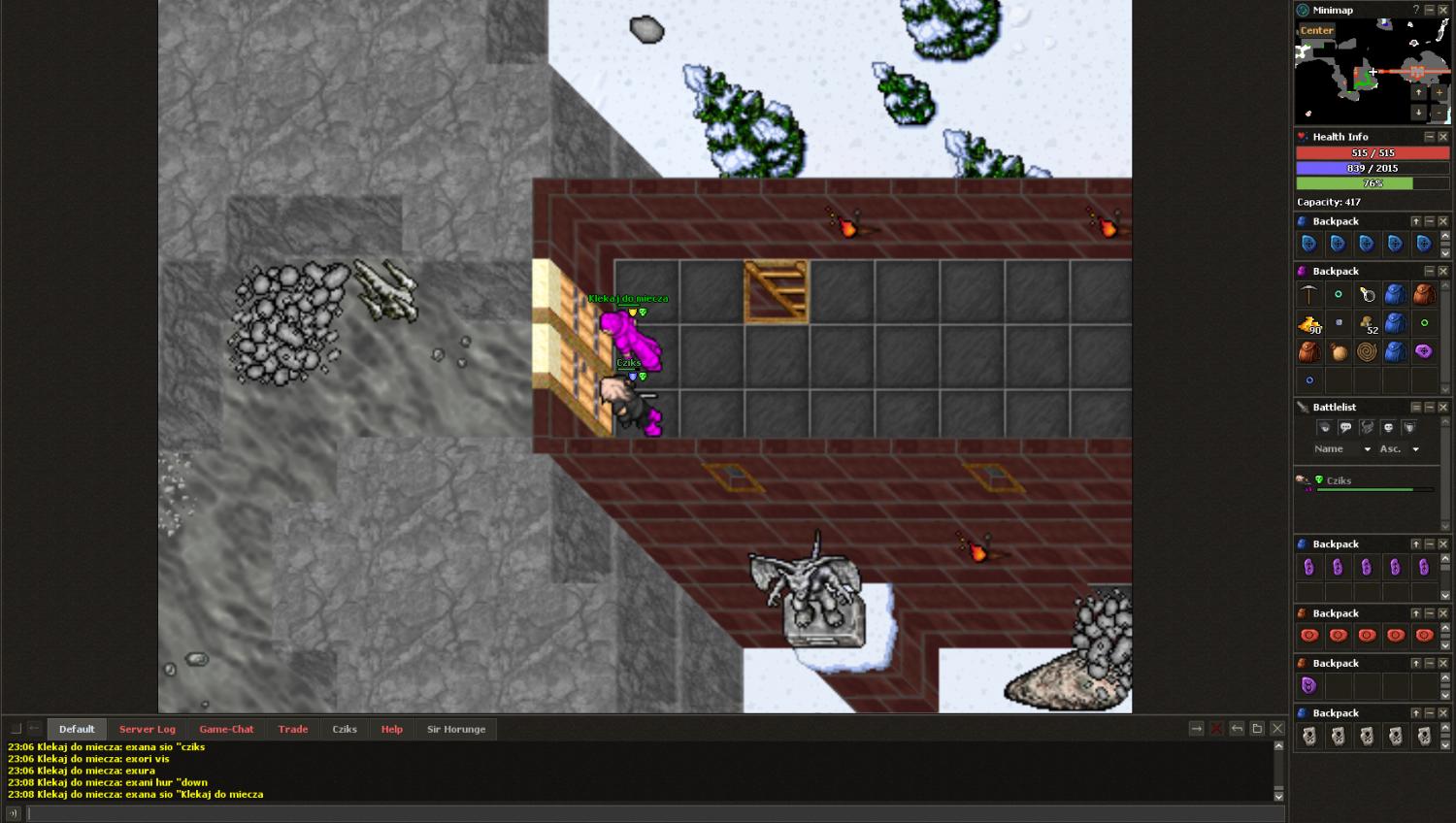Zoom in the minimap with plus button

click(1439, 92)
